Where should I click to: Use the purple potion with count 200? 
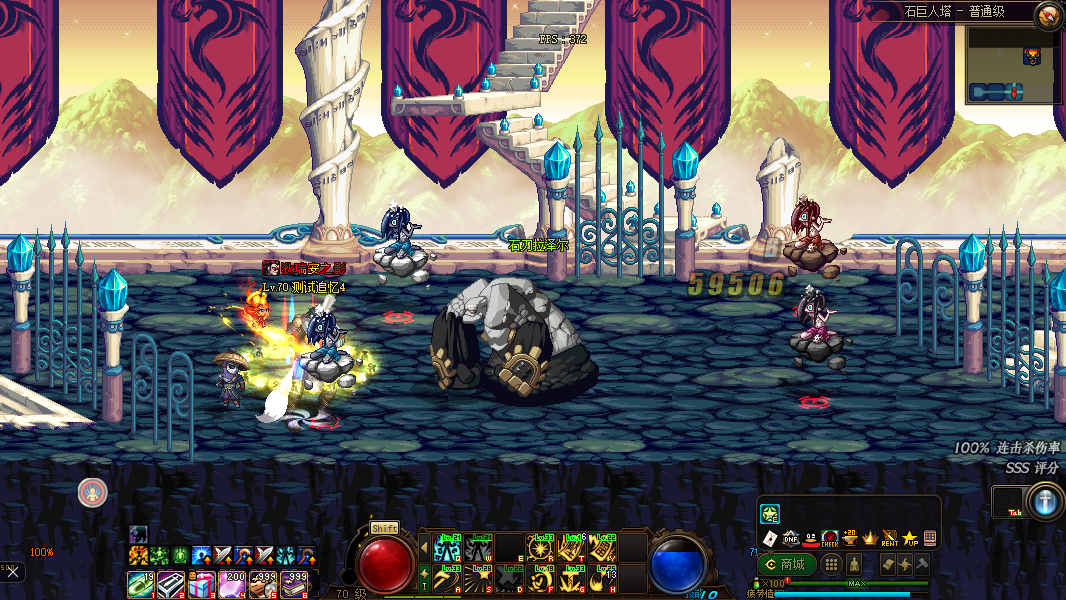coord(234,584)
